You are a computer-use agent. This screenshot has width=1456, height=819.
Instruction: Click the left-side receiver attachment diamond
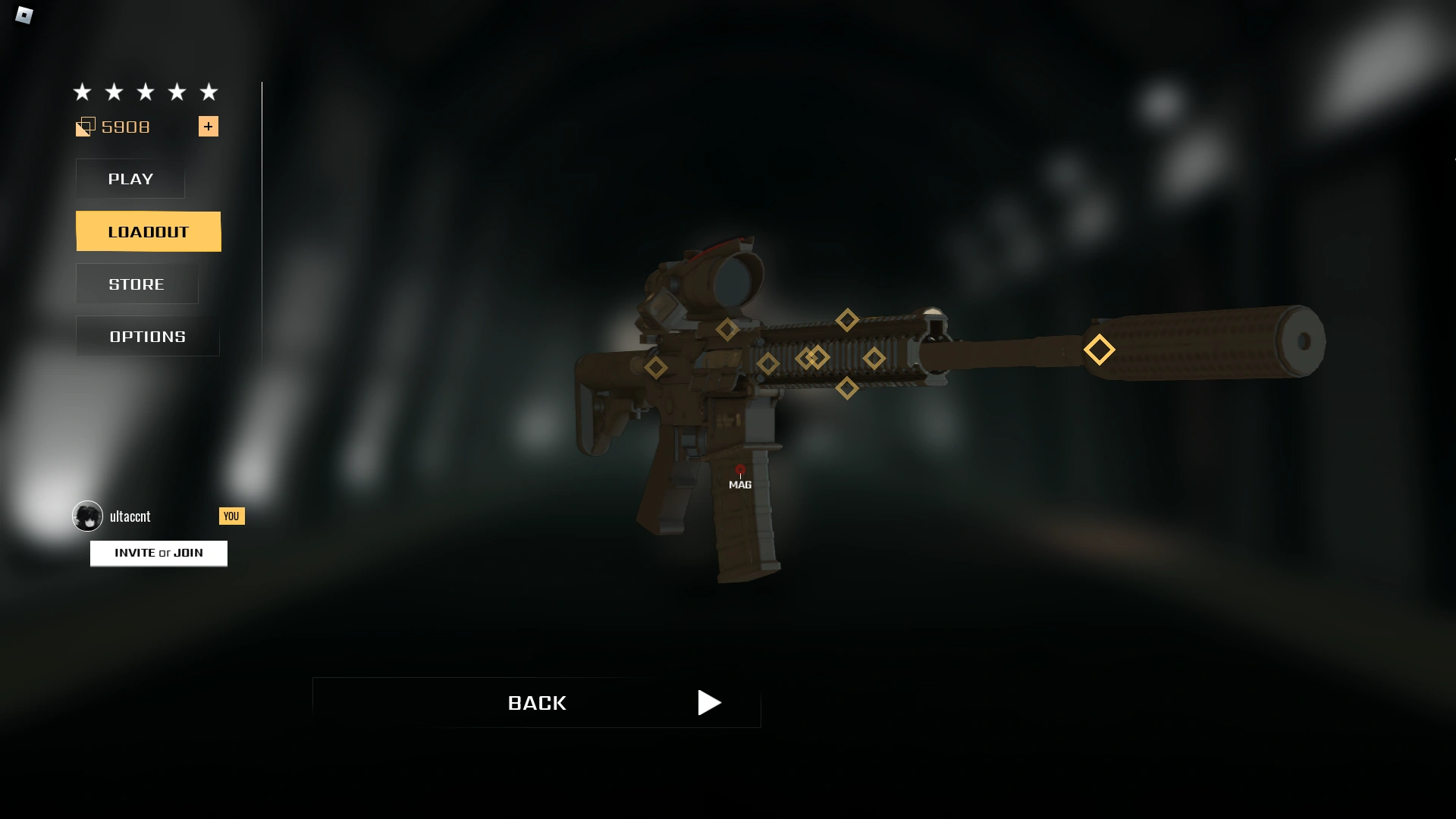(657, 366)
